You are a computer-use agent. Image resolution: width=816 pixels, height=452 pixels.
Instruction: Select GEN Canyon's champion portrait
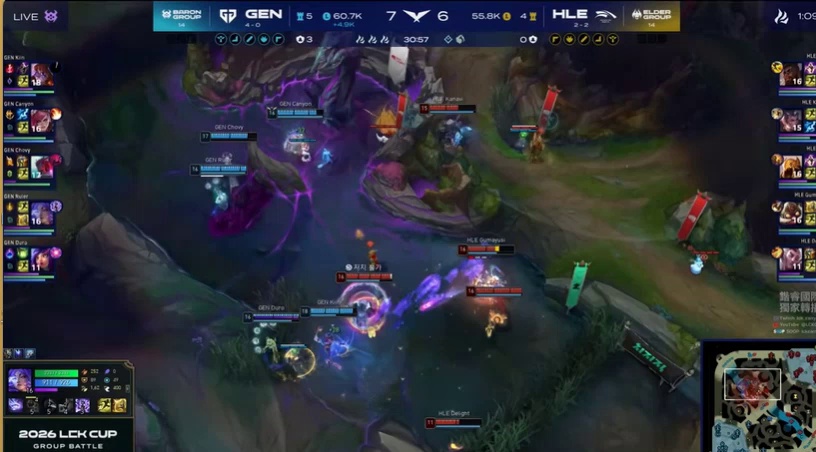[42, 120]
